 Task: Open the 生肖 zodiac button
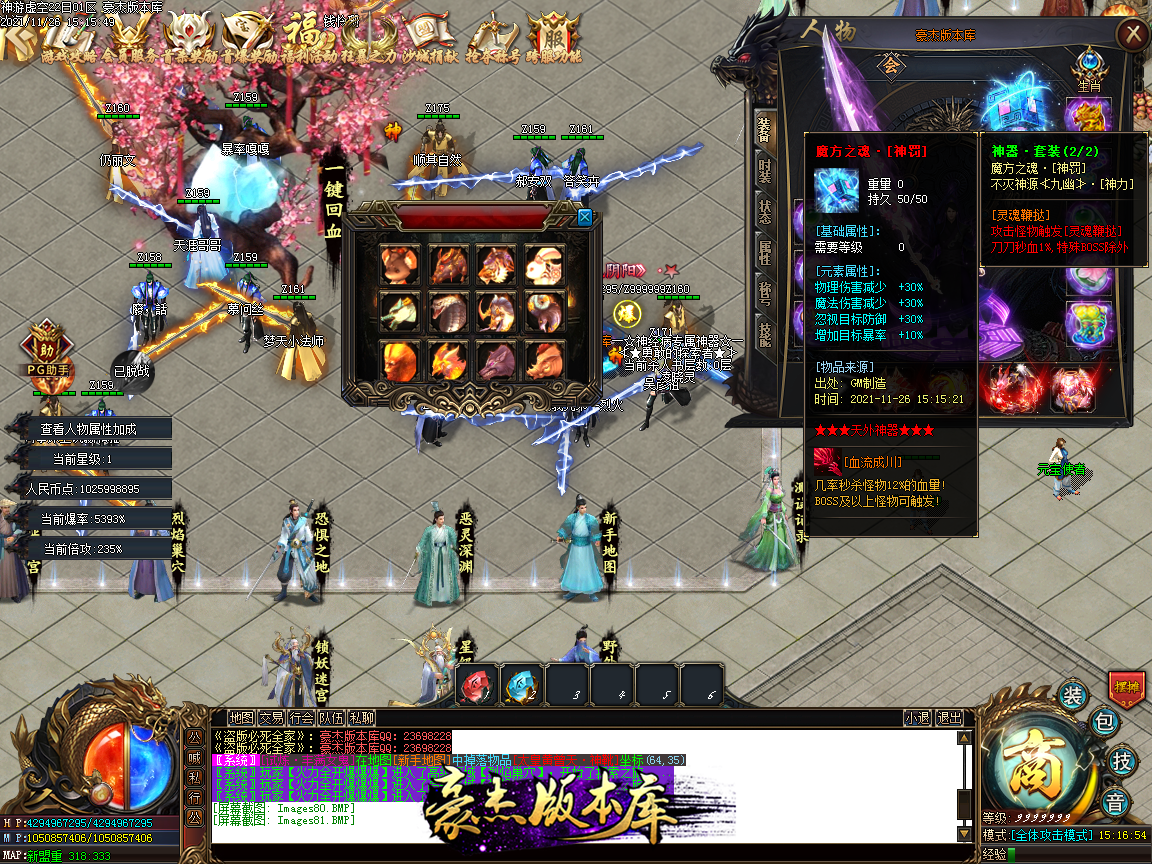(1088, 68)
